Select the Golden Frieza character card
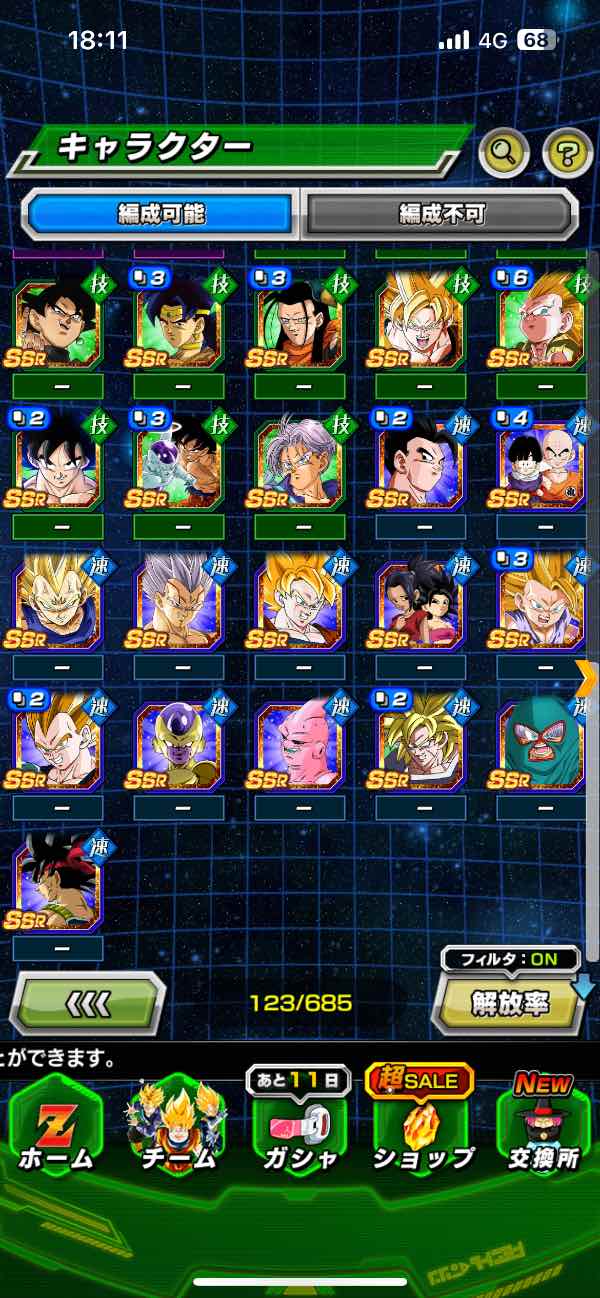The image size is (600, 1298). (178, 741)
